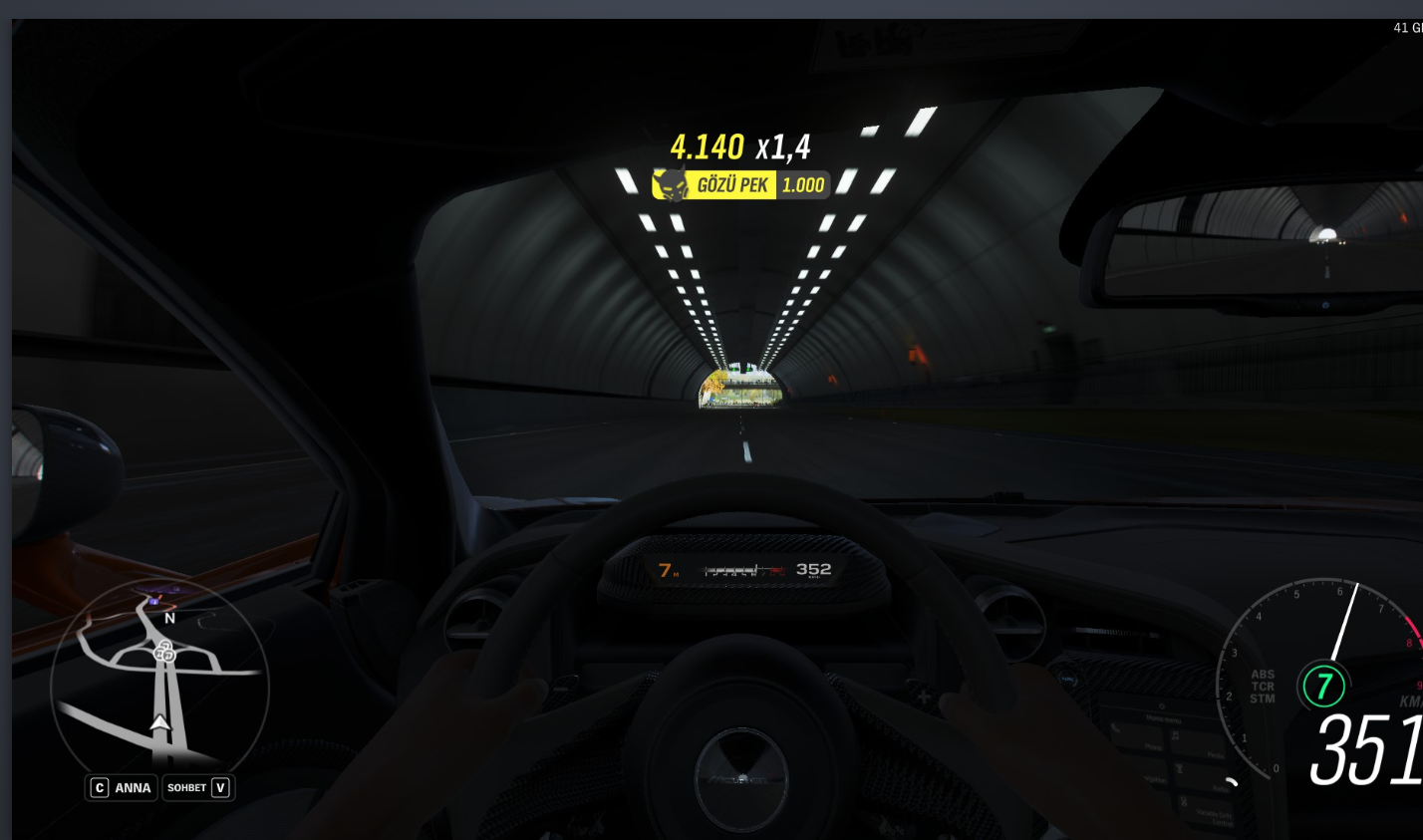This screenshot has width=1423, height=840.
Task: Open the SOHBET chat button
Action: pyautogui.click(x=198, y=787)
